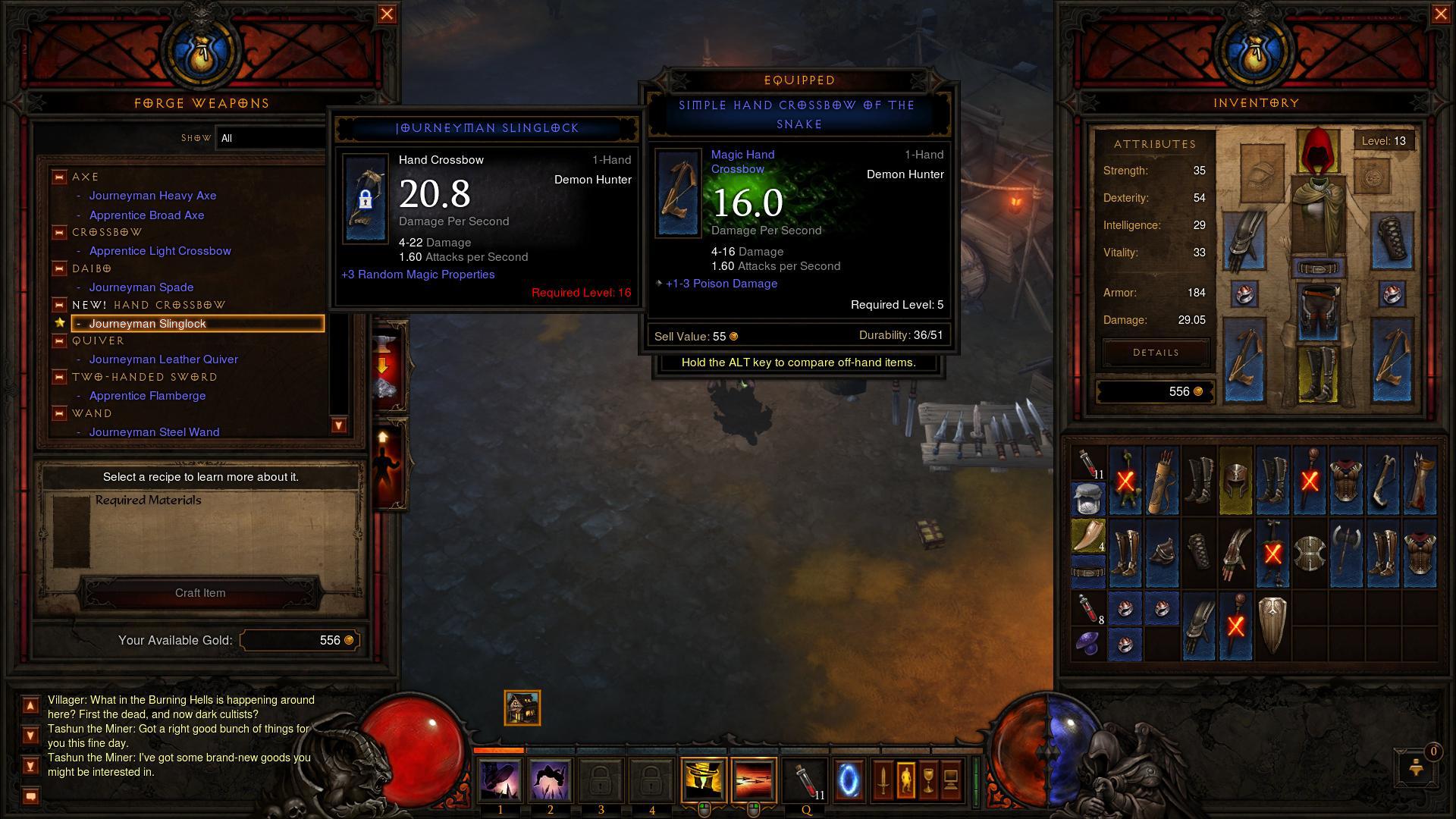The width and height of the screenshot is (1456, 819).
Task: Open the Details panel in Inventory
Action: 1155,352
